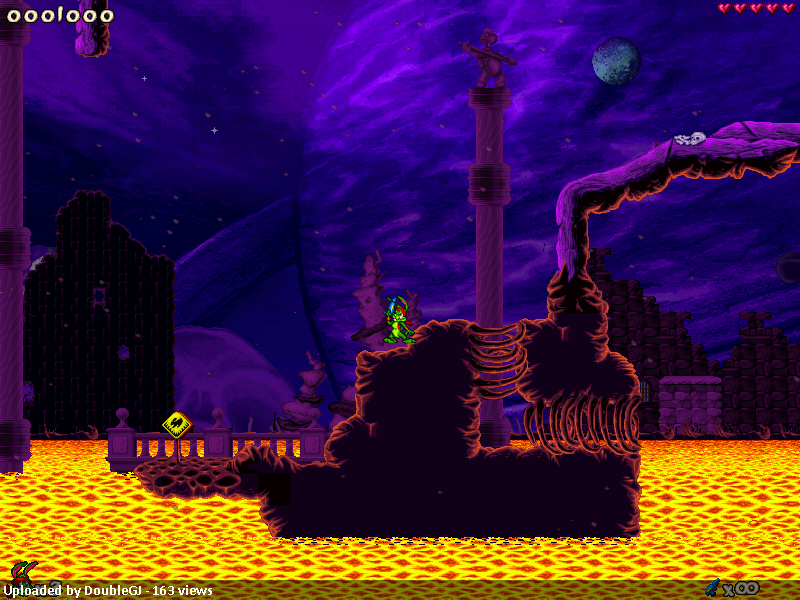800x600 pixels.
Task: Click the Jazz rabbit lives icon
Action: 22,573
